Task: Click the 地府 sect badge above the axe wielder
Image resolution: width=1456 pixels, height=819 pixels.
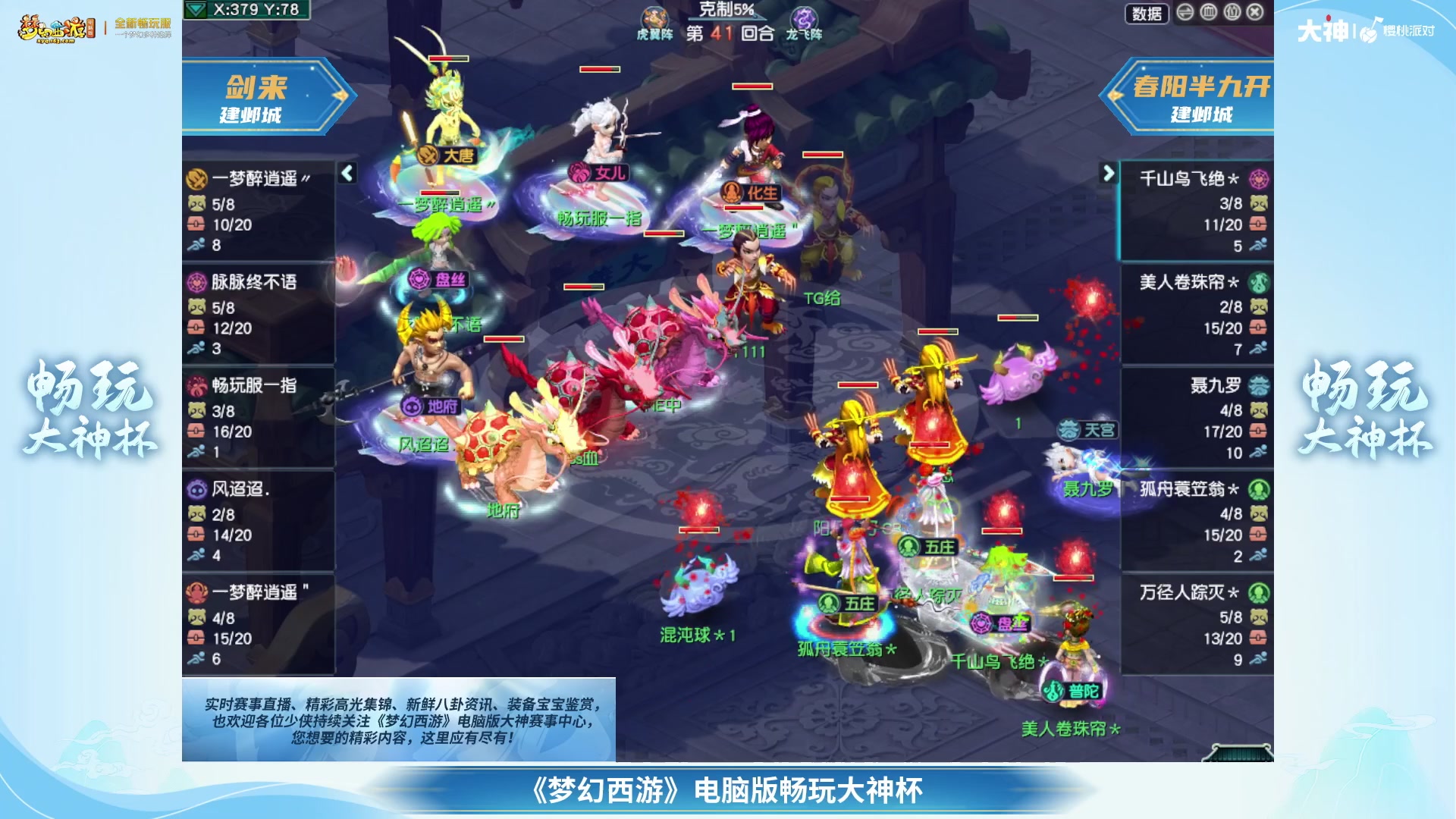Action: [x=413, y=407]
